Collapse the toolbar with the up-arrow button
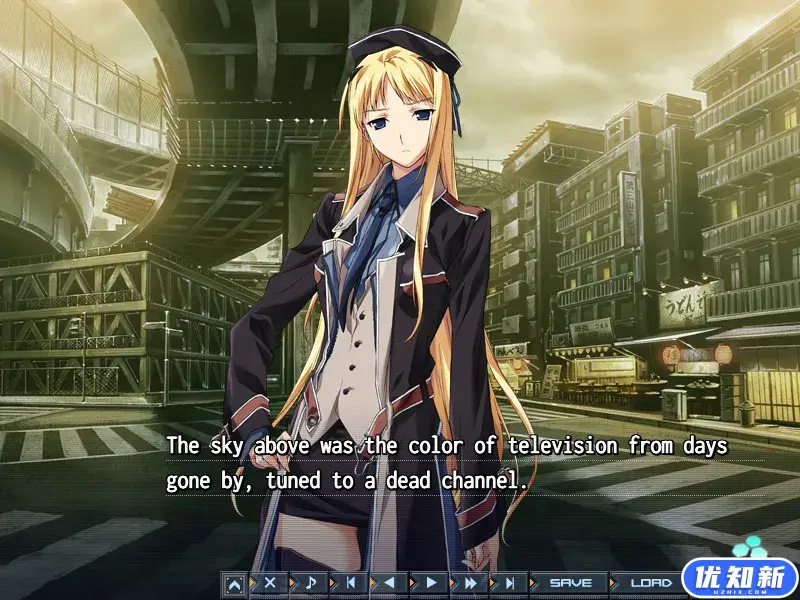This screenshot has height=600, width=800. point(234,582)
